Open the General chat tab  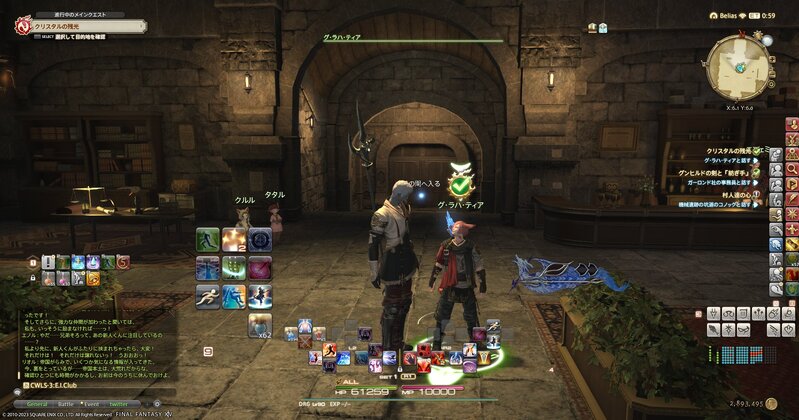click(35, 403)
